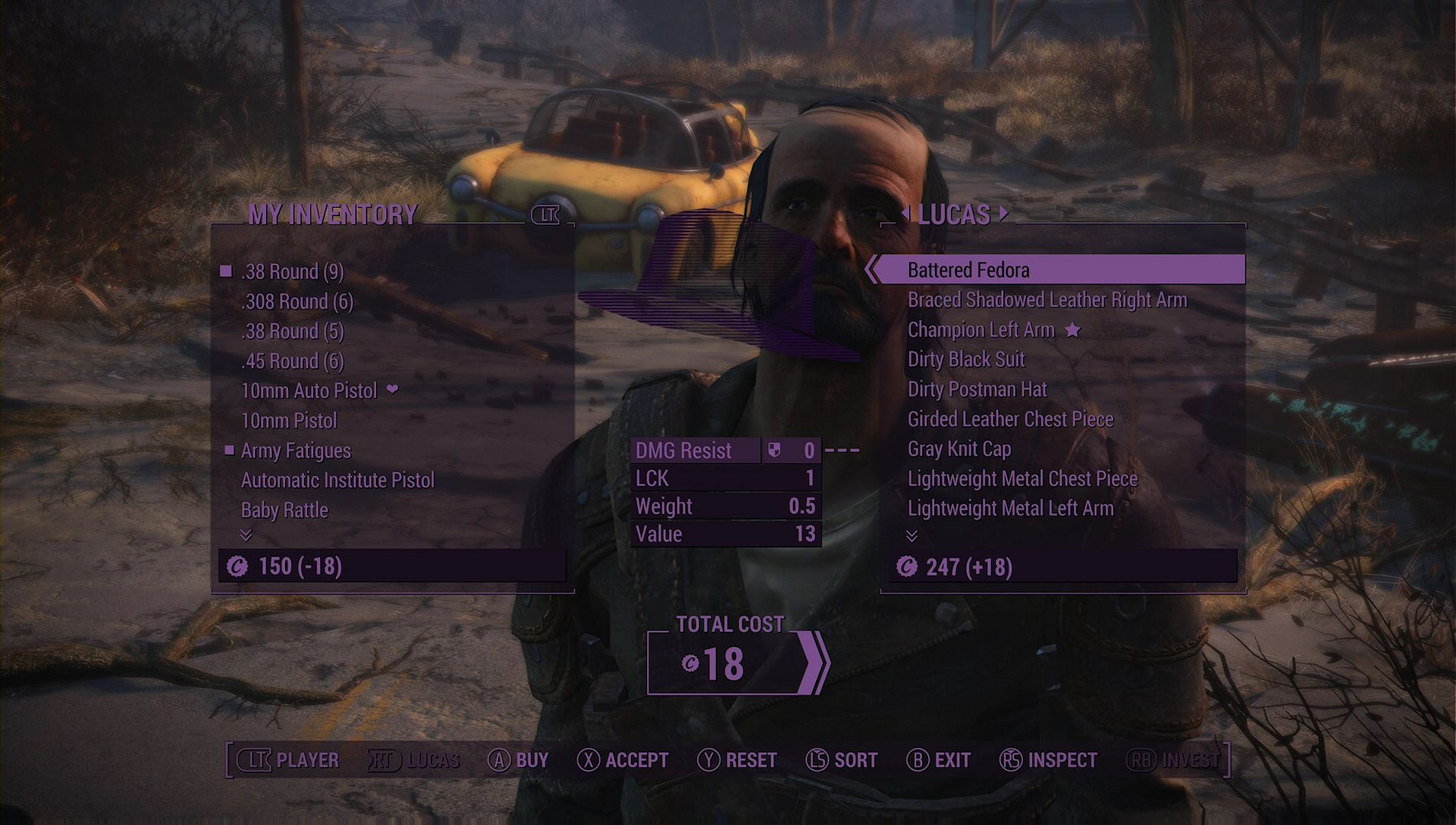Pick the Dirty Black Suit

click(966, 360)
